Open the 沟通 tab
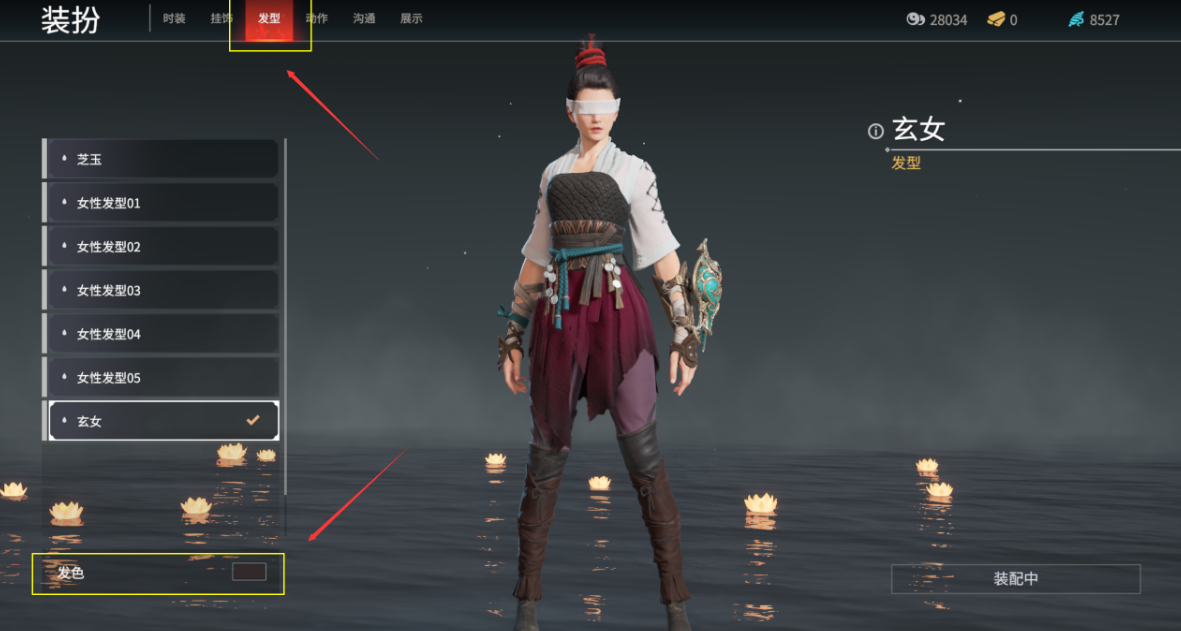Viewport: 1181px width, 631px height. [364, 19]
